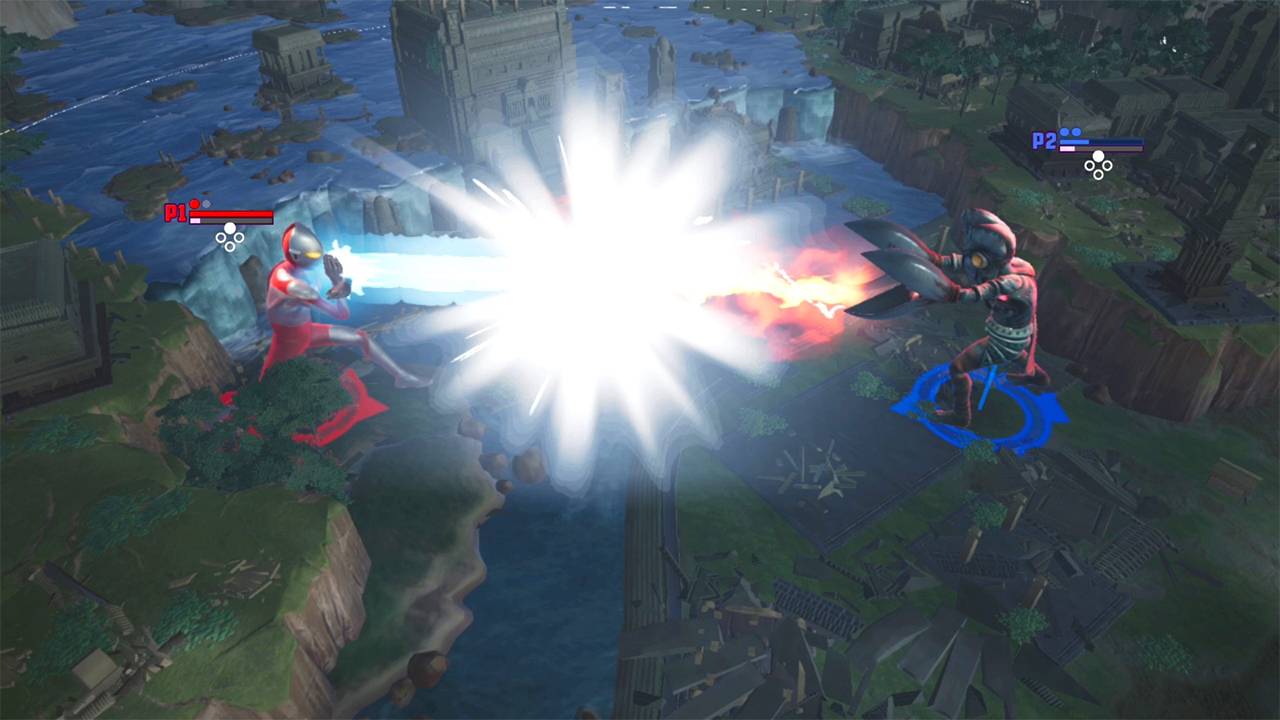Select P1's red stock orb icon

tap(194, 204)
